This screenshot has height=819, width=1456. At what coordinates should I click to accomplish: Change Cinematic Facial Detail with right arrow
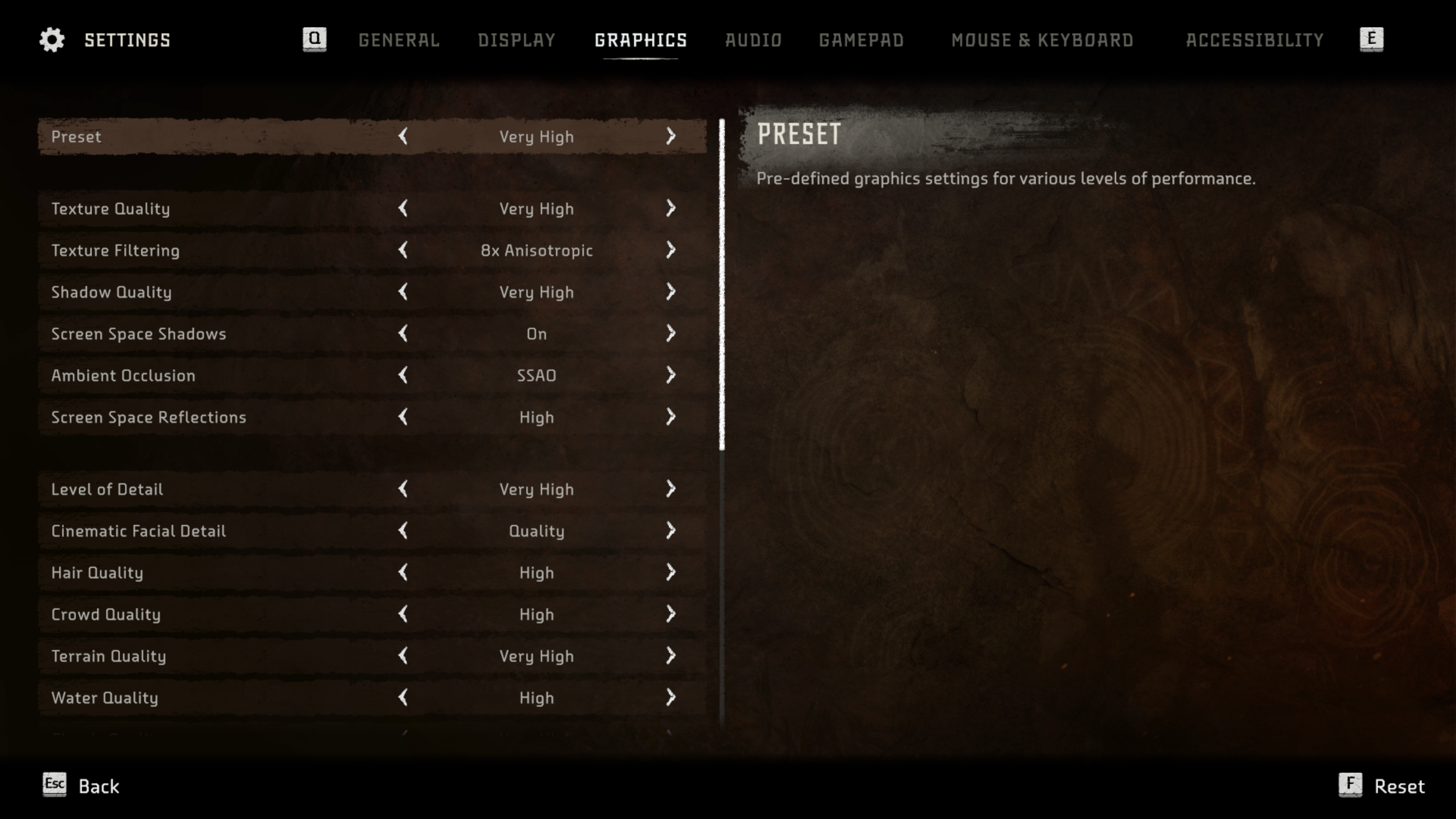pos(670,531)
